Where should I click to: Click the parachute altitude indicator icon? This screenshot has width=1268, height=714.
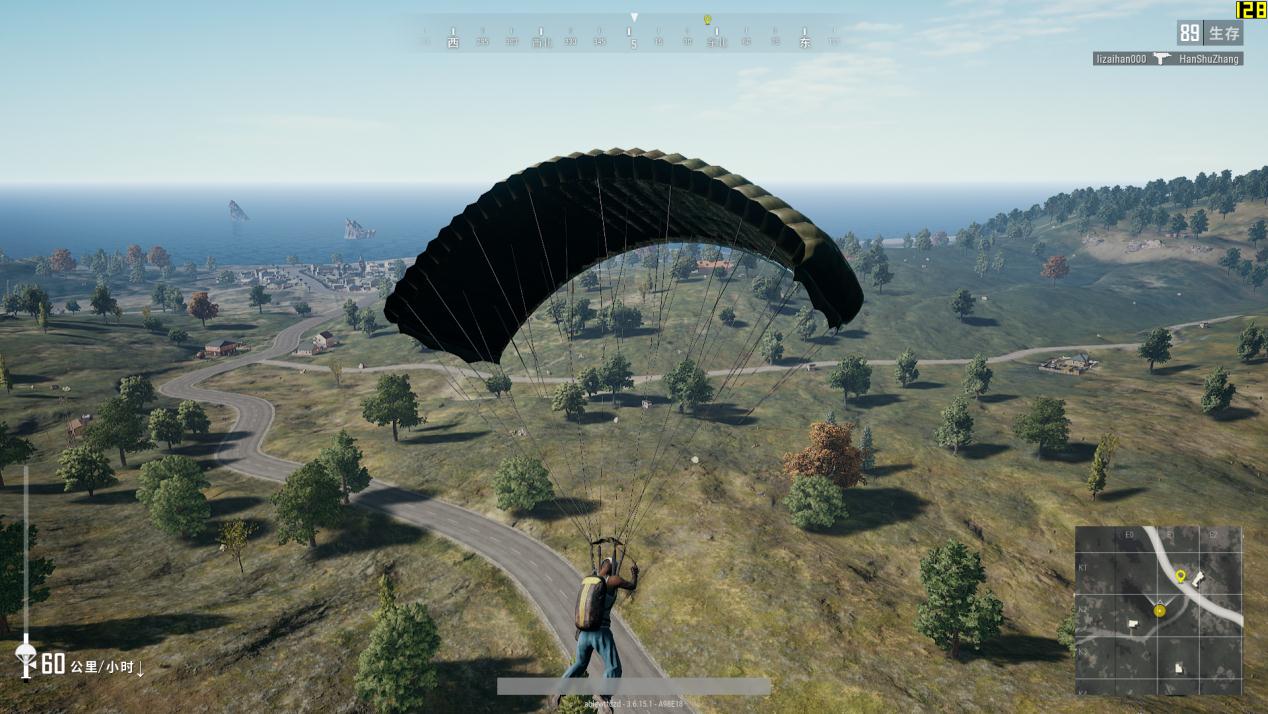(26, 655)
